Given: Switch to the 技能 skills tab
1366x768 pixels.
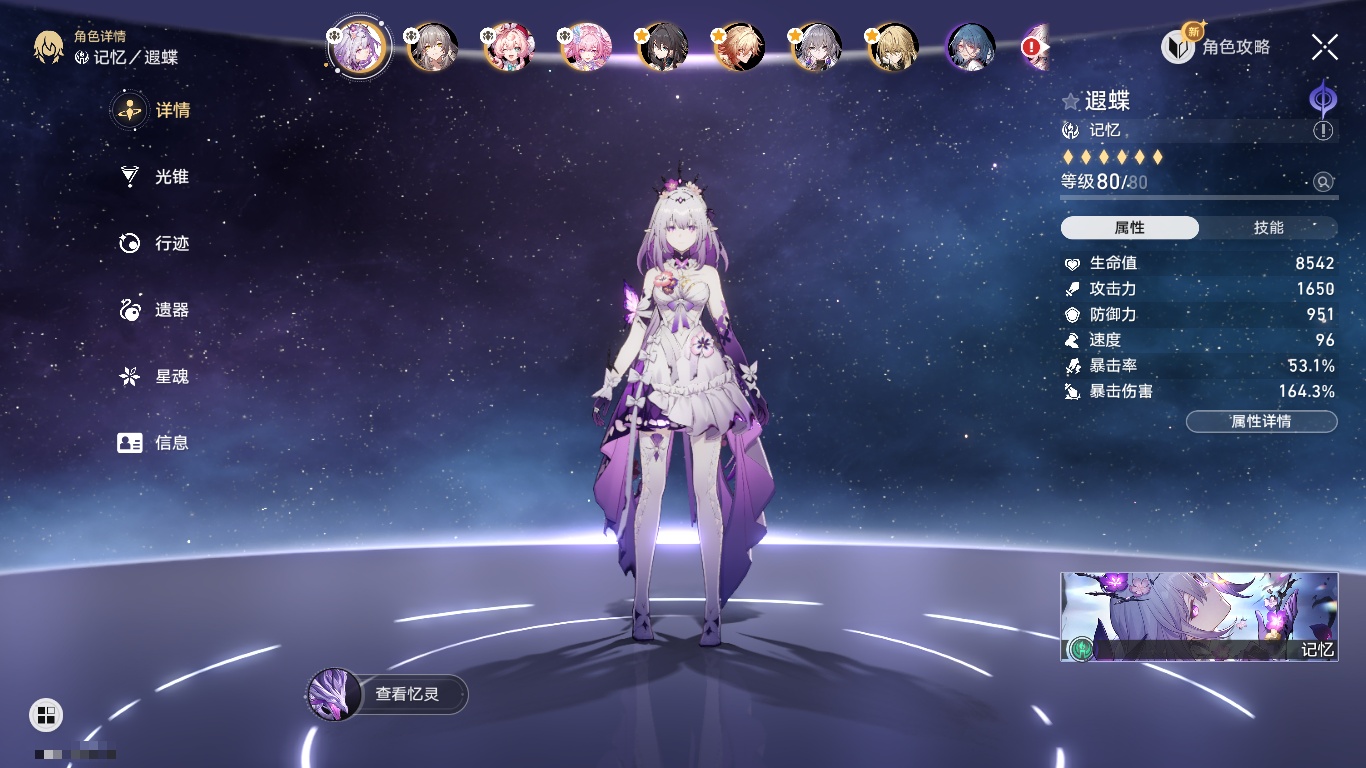Looking at the screenshot, I should point(1268,228).
